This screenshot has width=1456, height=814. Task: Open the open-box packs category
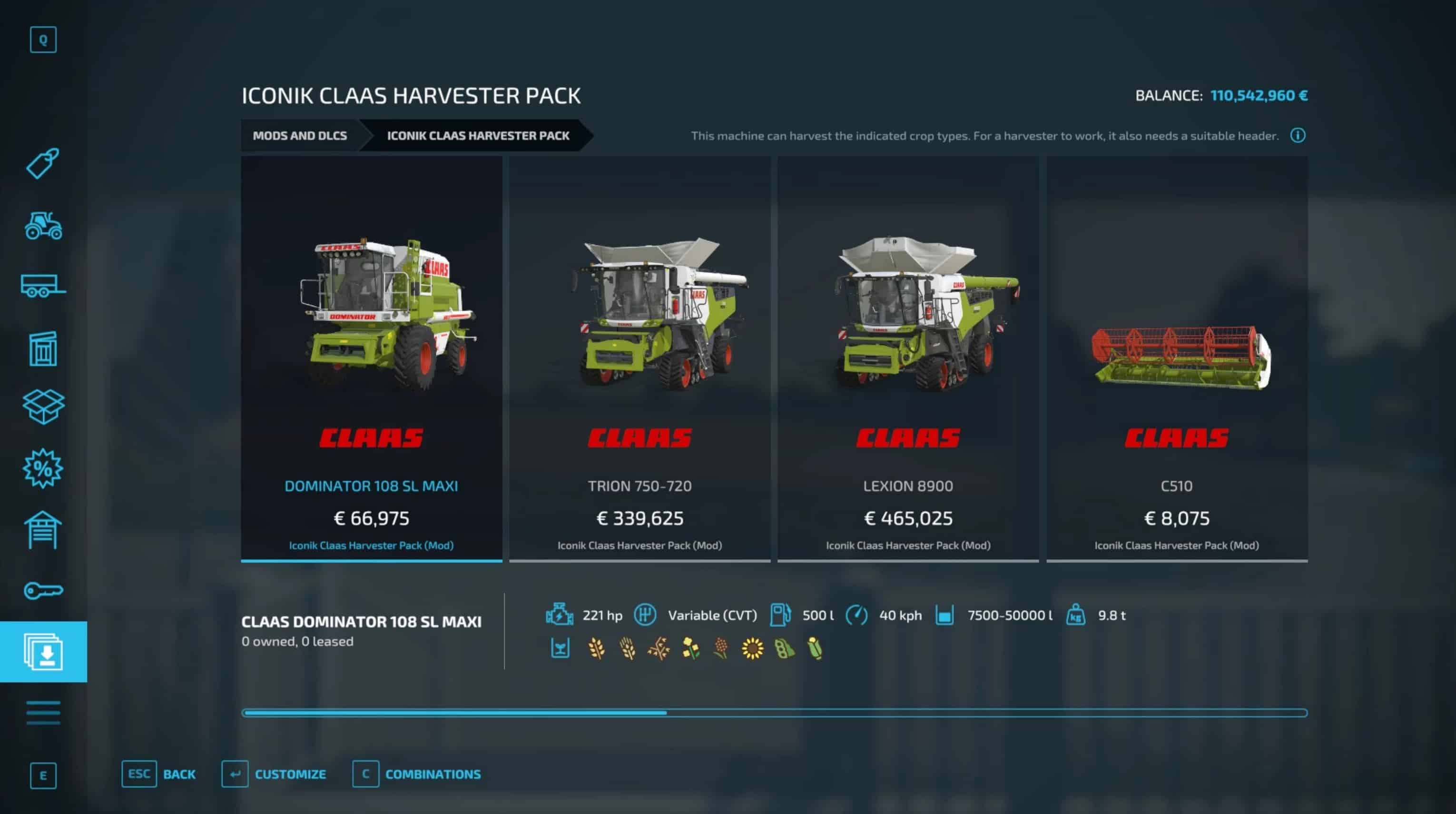pos(43,407)
